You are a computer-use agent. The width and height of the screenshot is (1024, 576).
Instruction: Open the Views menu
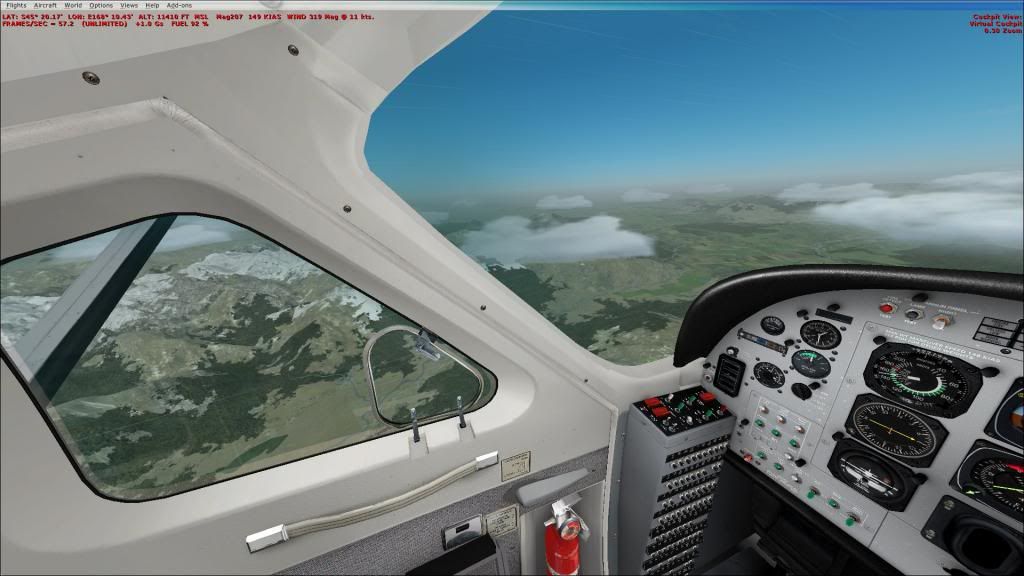coord(129,6)
